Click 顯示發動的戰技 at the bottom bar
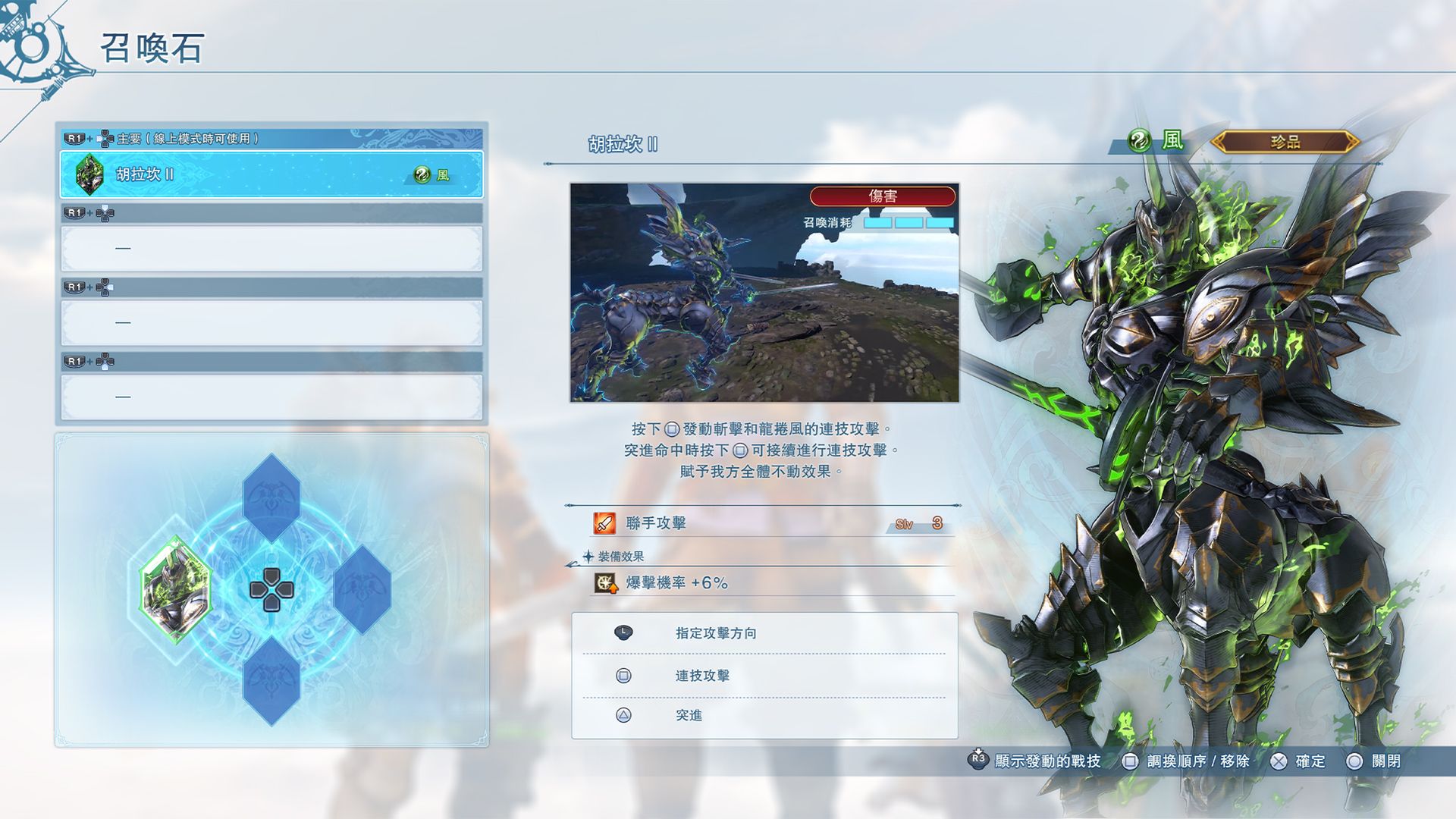Screen dimensions: 1456x819 tap(1036, 761)
